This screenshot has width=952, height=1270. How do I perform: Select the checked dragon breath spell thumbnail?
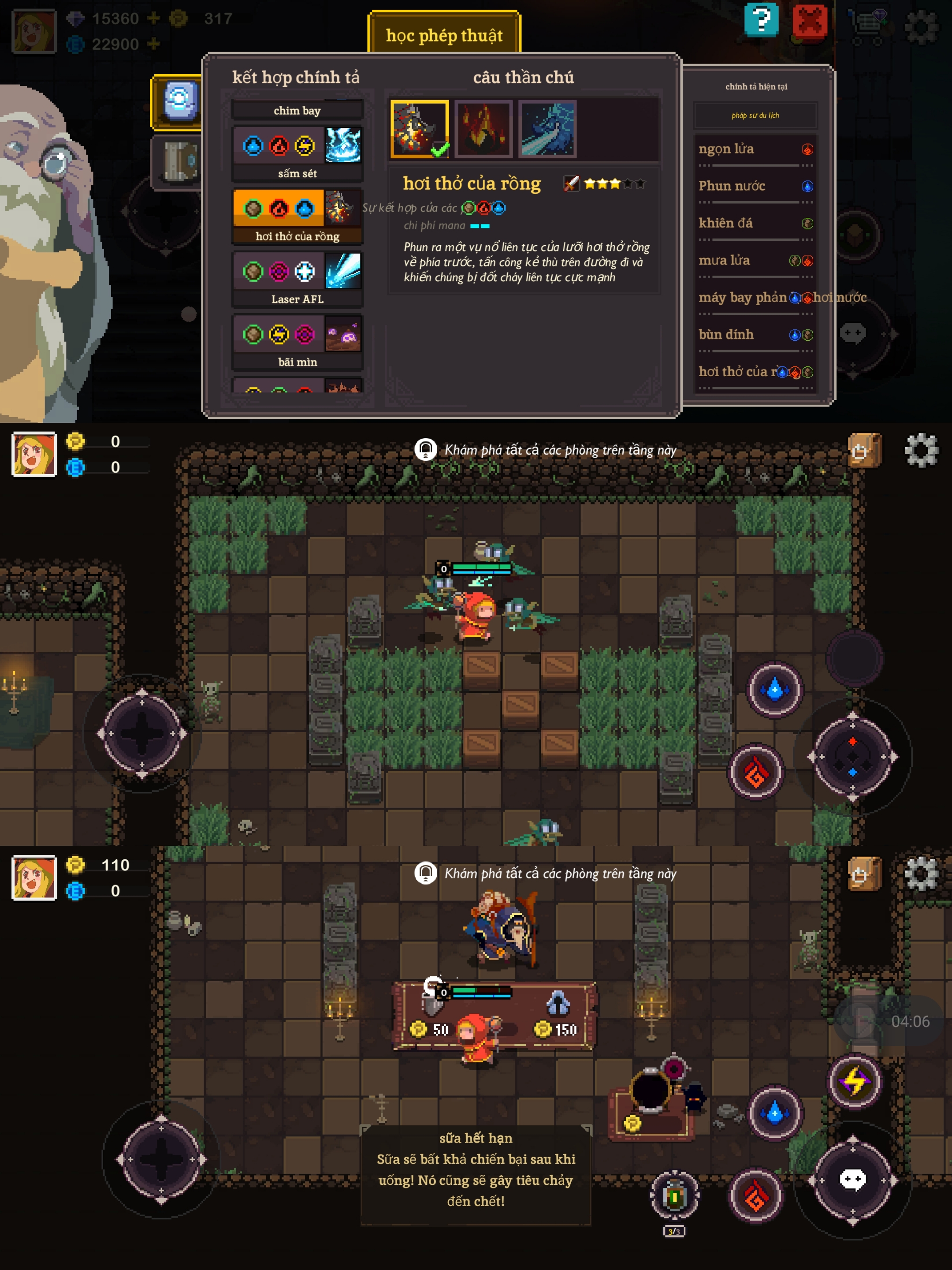[420, 129]
